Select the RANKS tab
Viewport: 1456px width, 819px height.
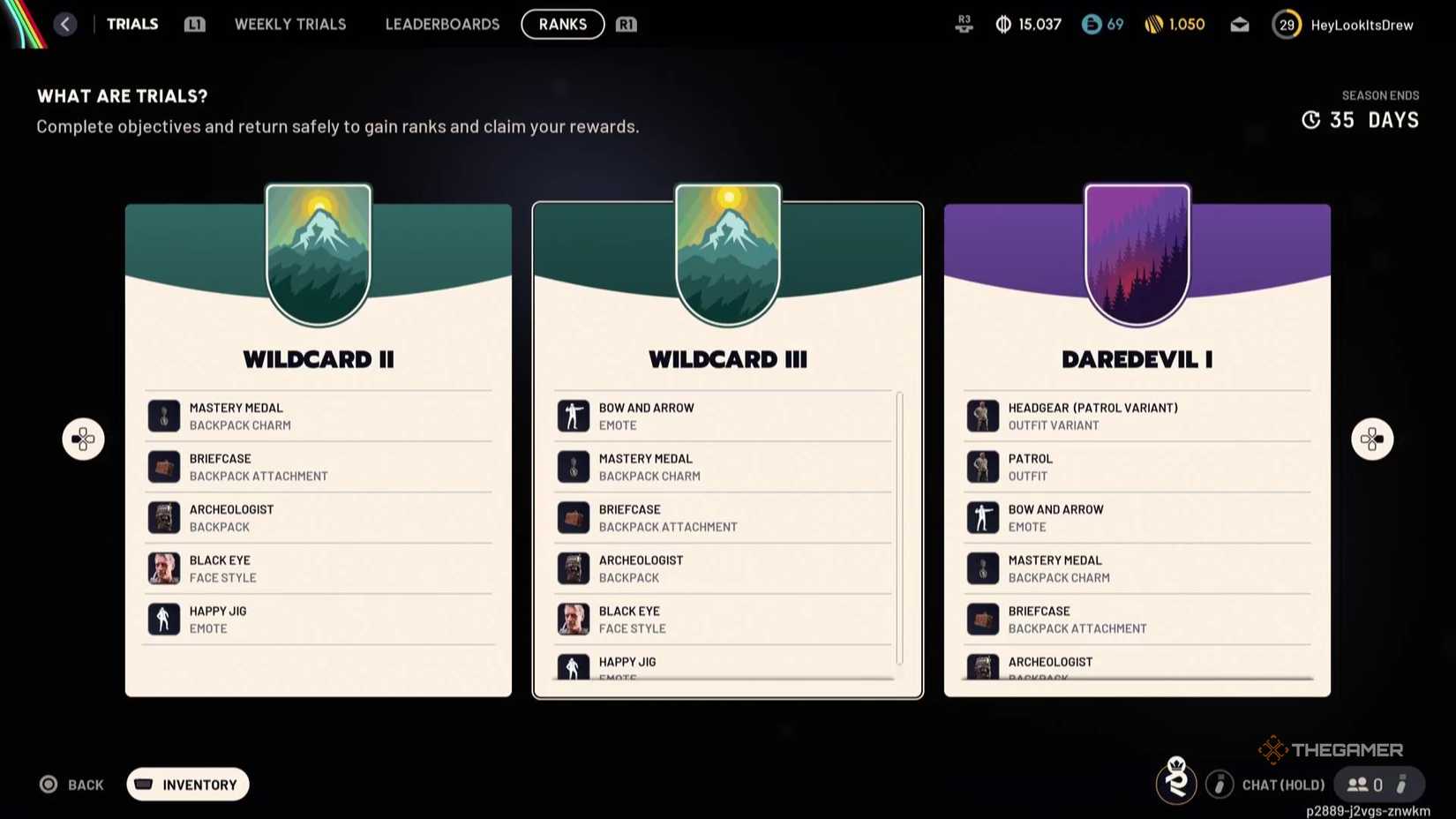pyautogui.click(x=562, y=24)
